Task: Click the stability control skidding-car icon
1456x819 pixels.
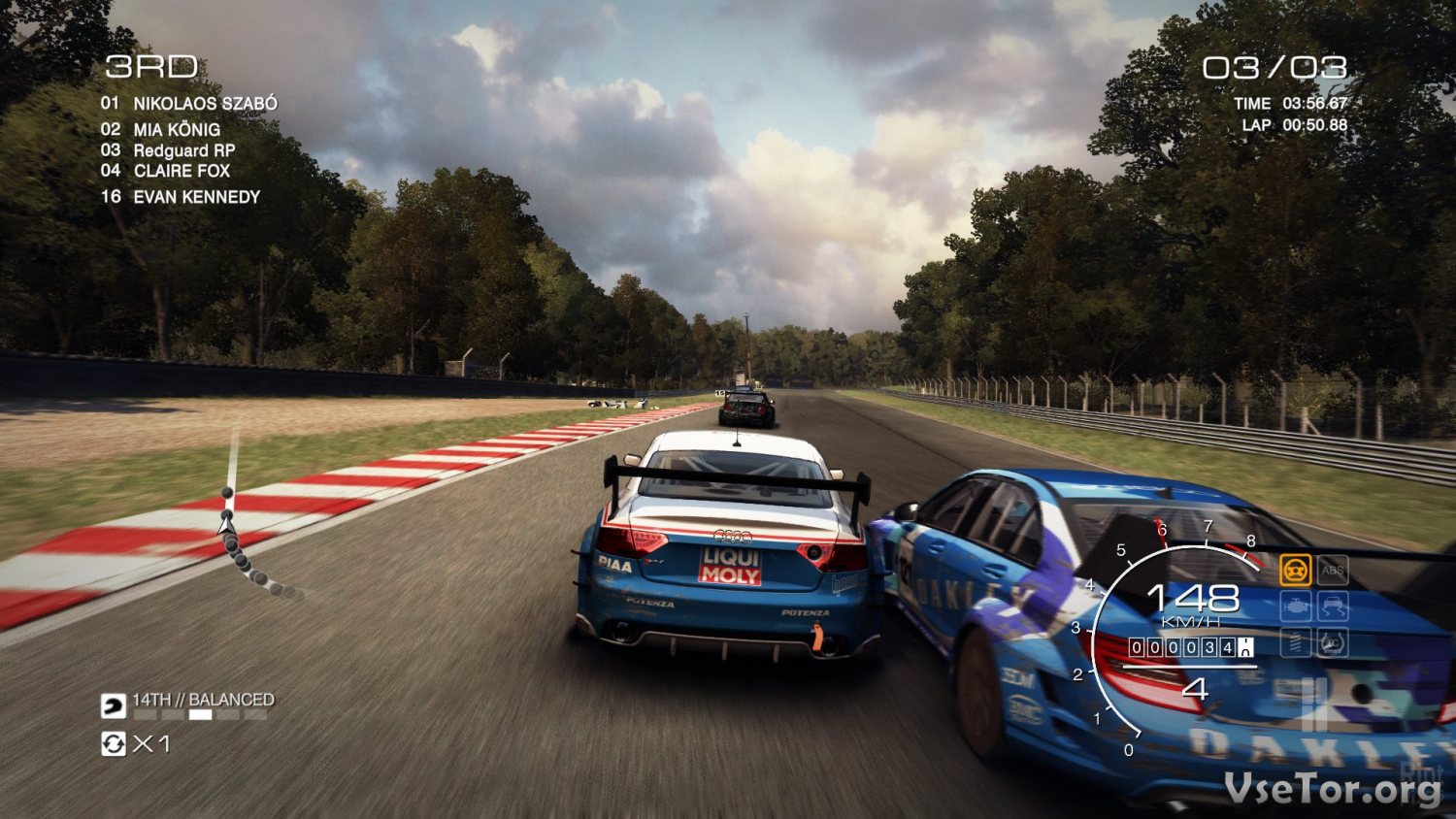Action: coord(1333,606)
